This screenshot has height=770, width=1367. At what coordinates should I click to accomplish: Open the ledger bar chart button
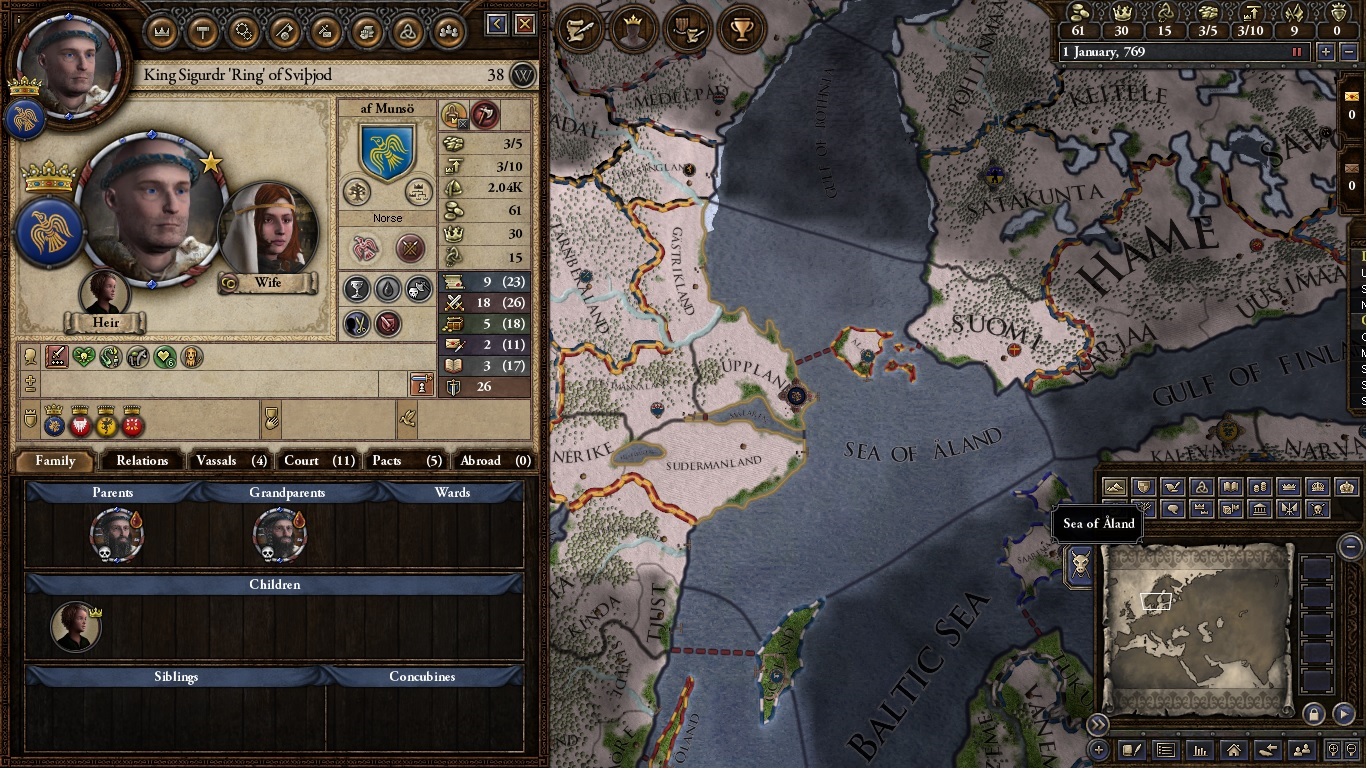[x=1200, y=749]
